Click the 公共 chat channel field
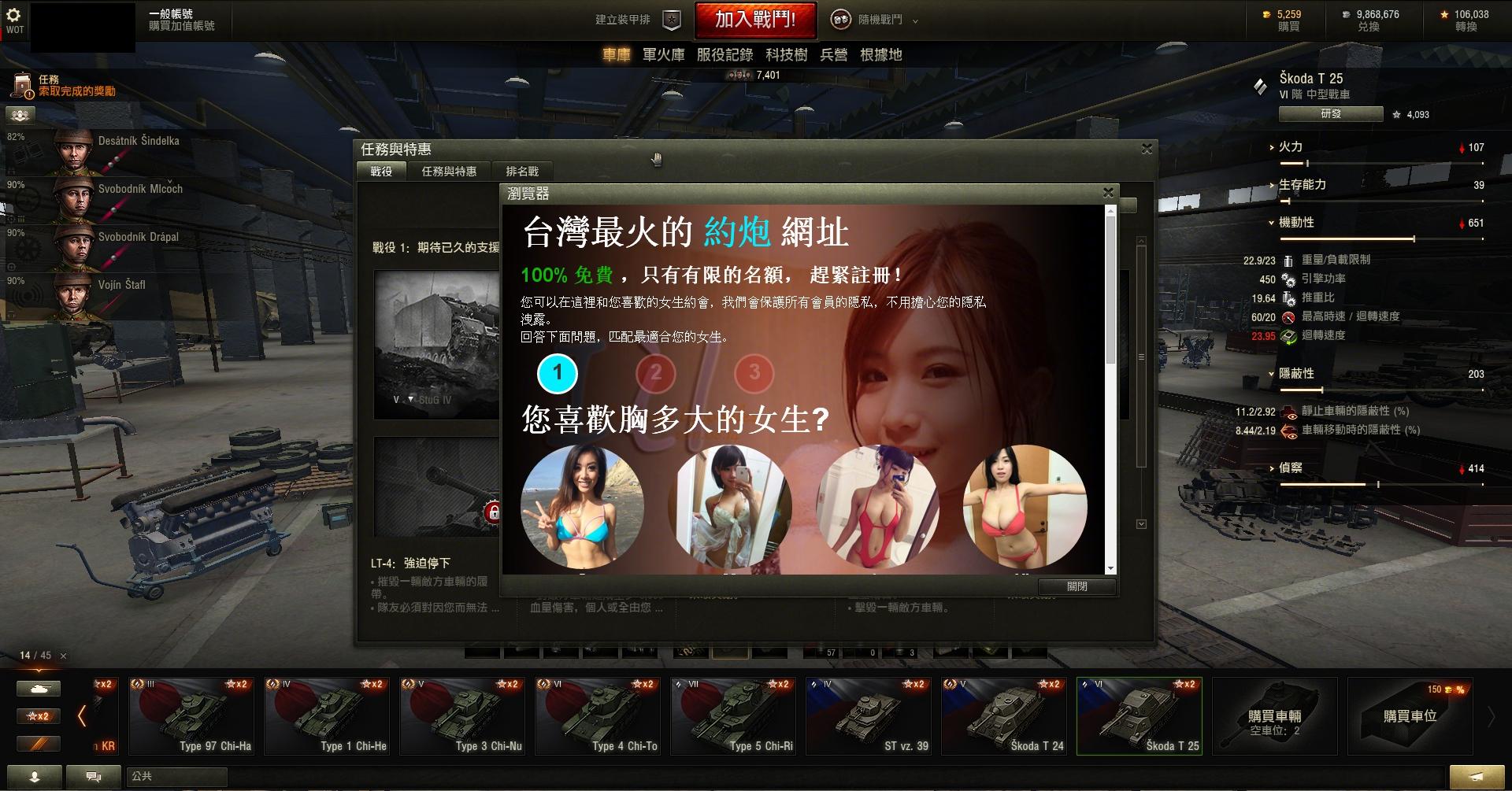1512x791 pixels. [176, 777]
